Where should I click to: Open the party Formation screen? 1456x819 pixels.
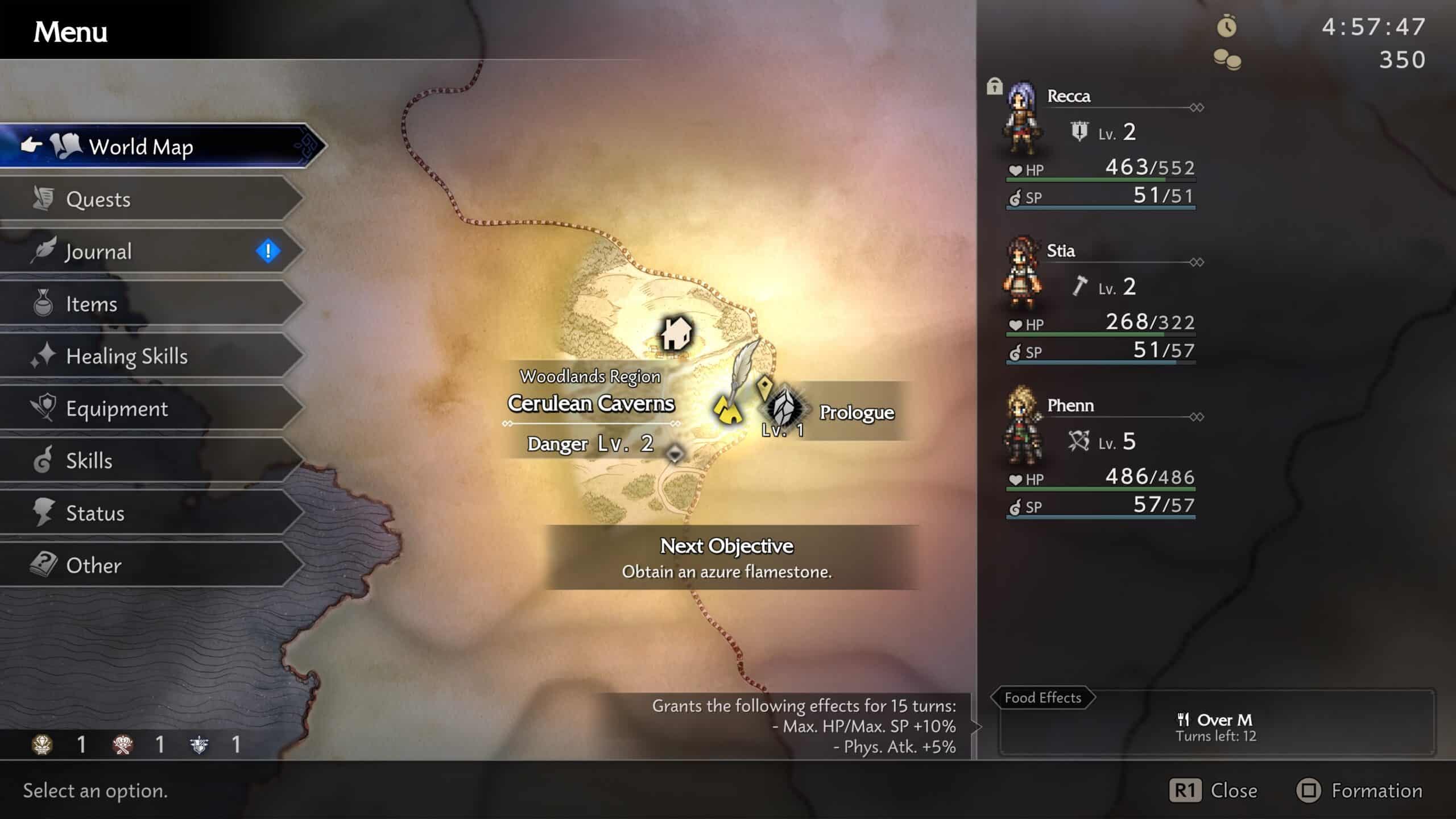[x=1359, y=791]
